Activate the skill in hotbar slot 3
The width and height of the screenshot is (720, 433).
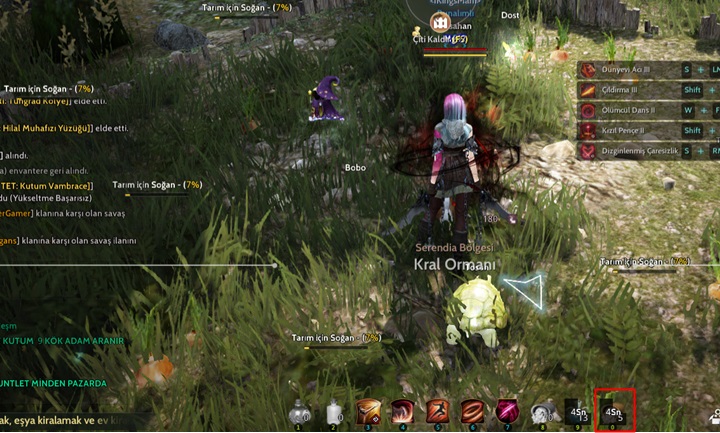pyautogui.click(x=369, y=411)
